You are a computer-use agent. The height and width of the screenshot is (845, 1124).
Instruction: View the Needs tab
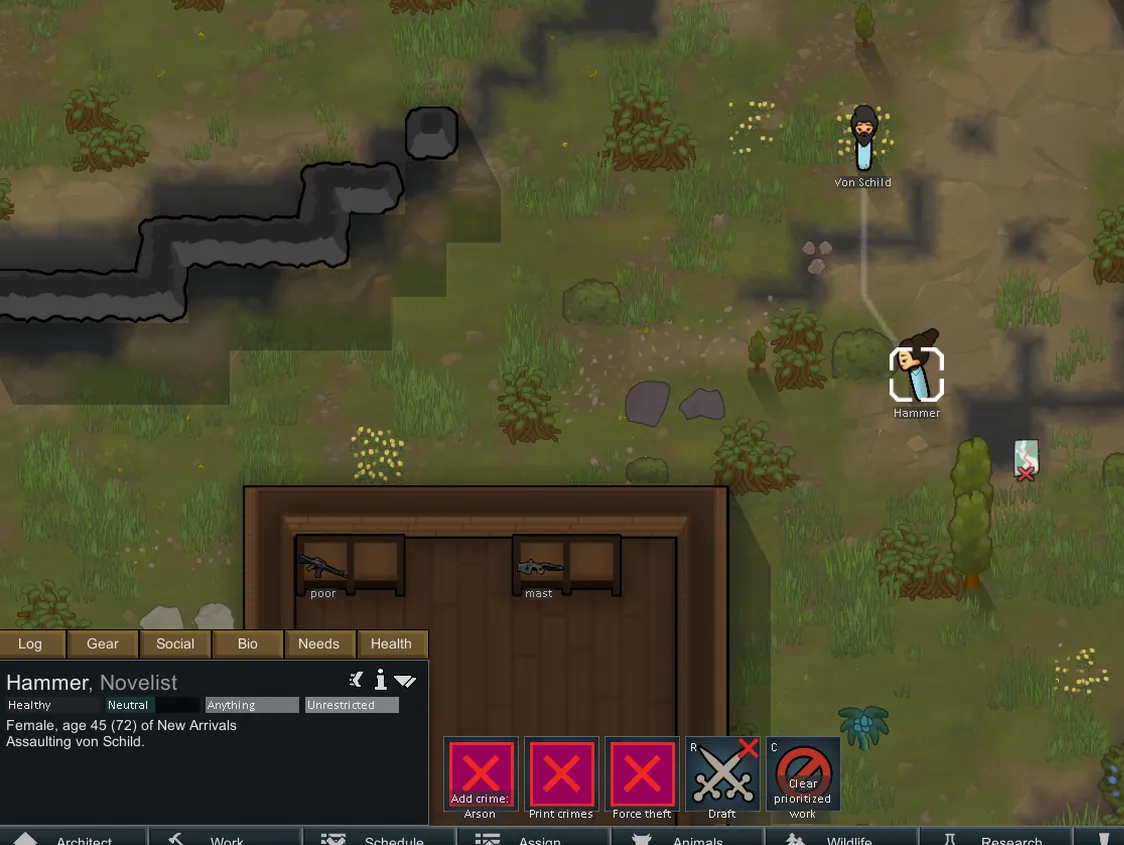[319, 644]
